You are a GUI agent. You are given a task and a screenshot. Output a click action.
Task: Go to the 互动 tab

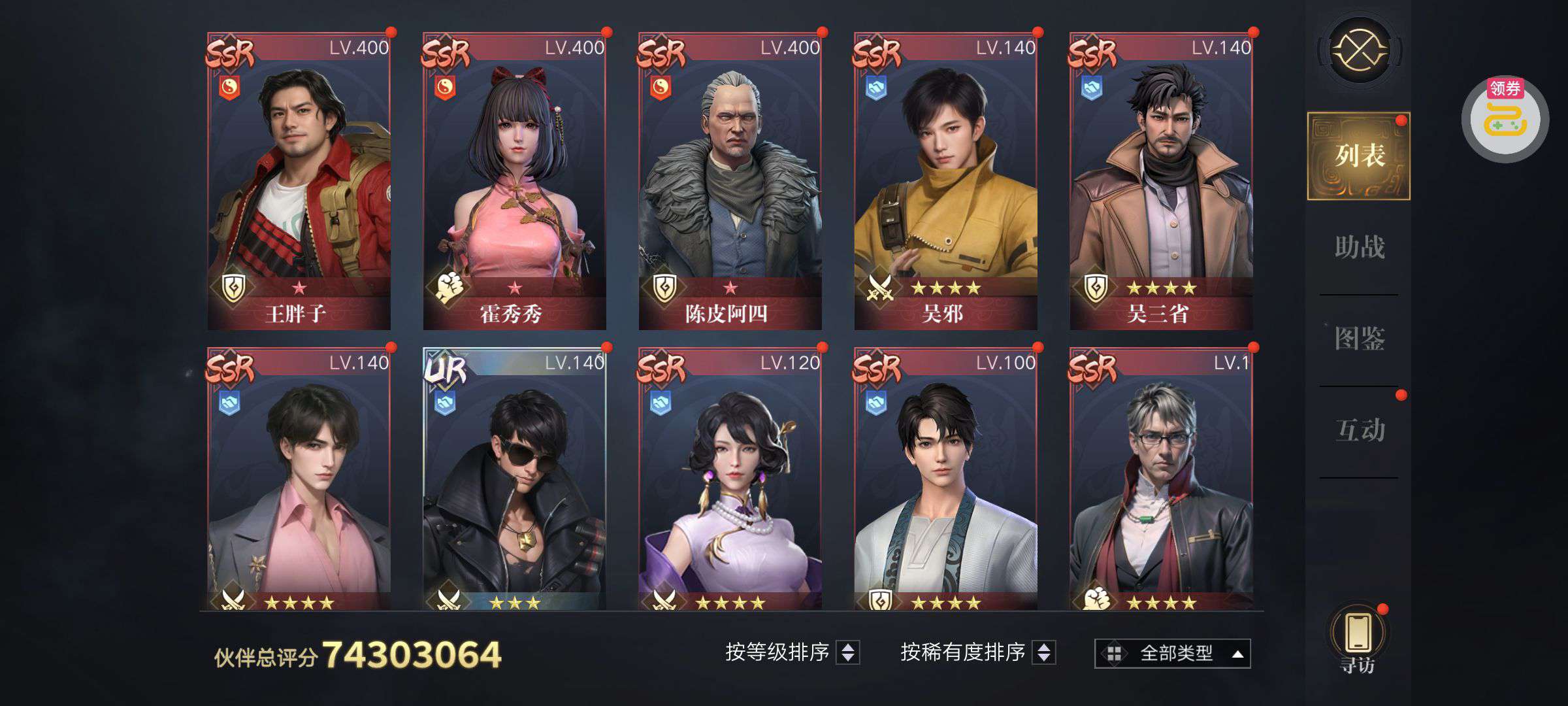click(x=1359, y=431)
